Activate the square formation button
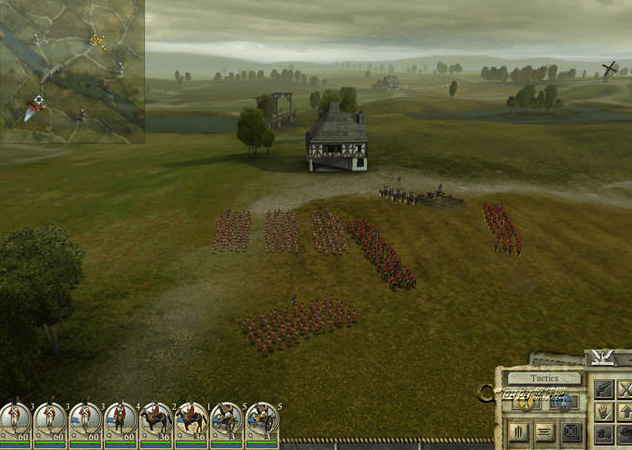 [571, 432]
